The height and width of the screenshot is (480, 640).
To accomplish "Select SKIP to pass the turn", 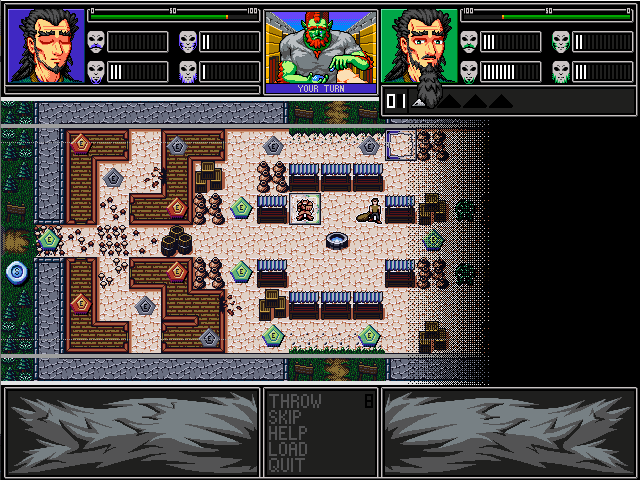I will [x=288, y=418].
